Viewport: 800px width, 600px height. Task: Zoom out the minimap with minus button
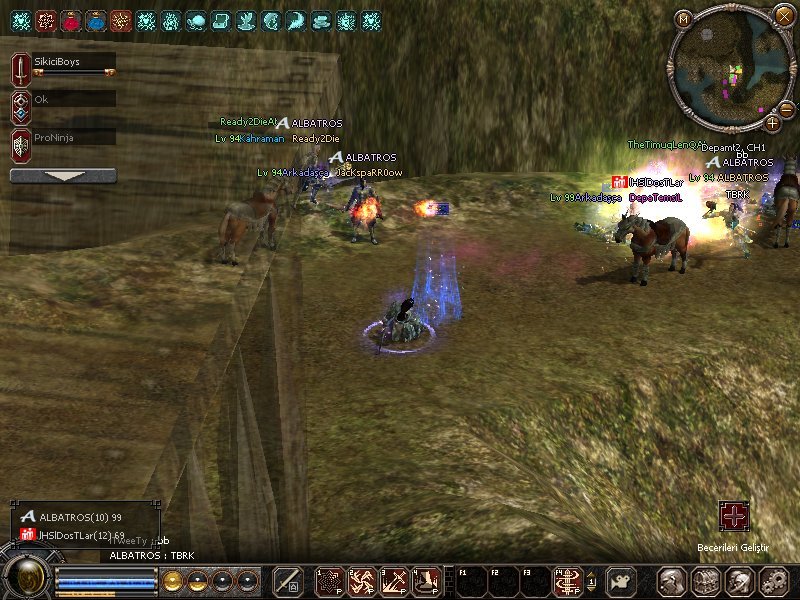coord(787,107)
